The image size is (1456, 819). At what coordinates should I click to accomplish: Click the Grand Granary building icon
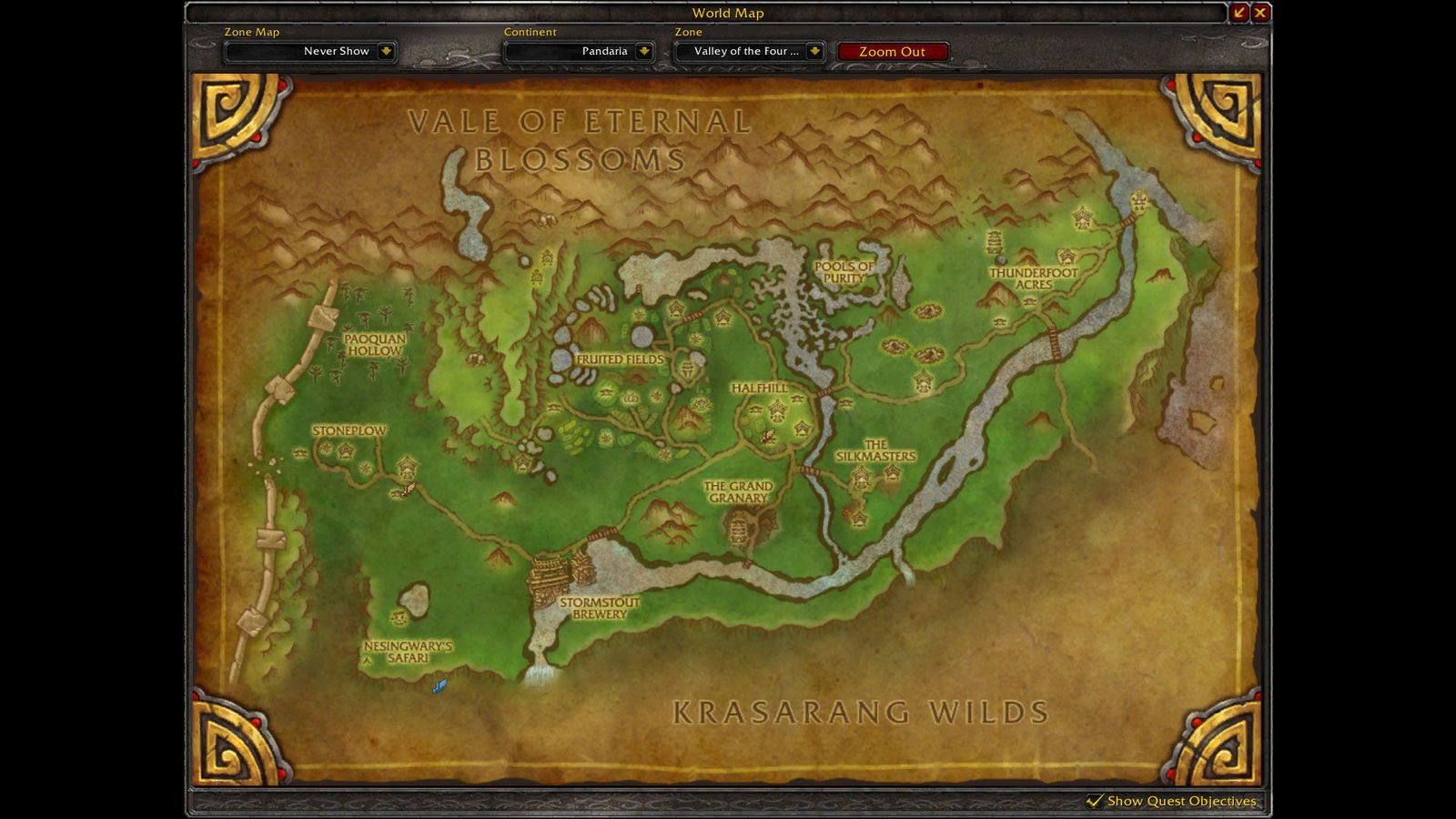click(739, 526)
